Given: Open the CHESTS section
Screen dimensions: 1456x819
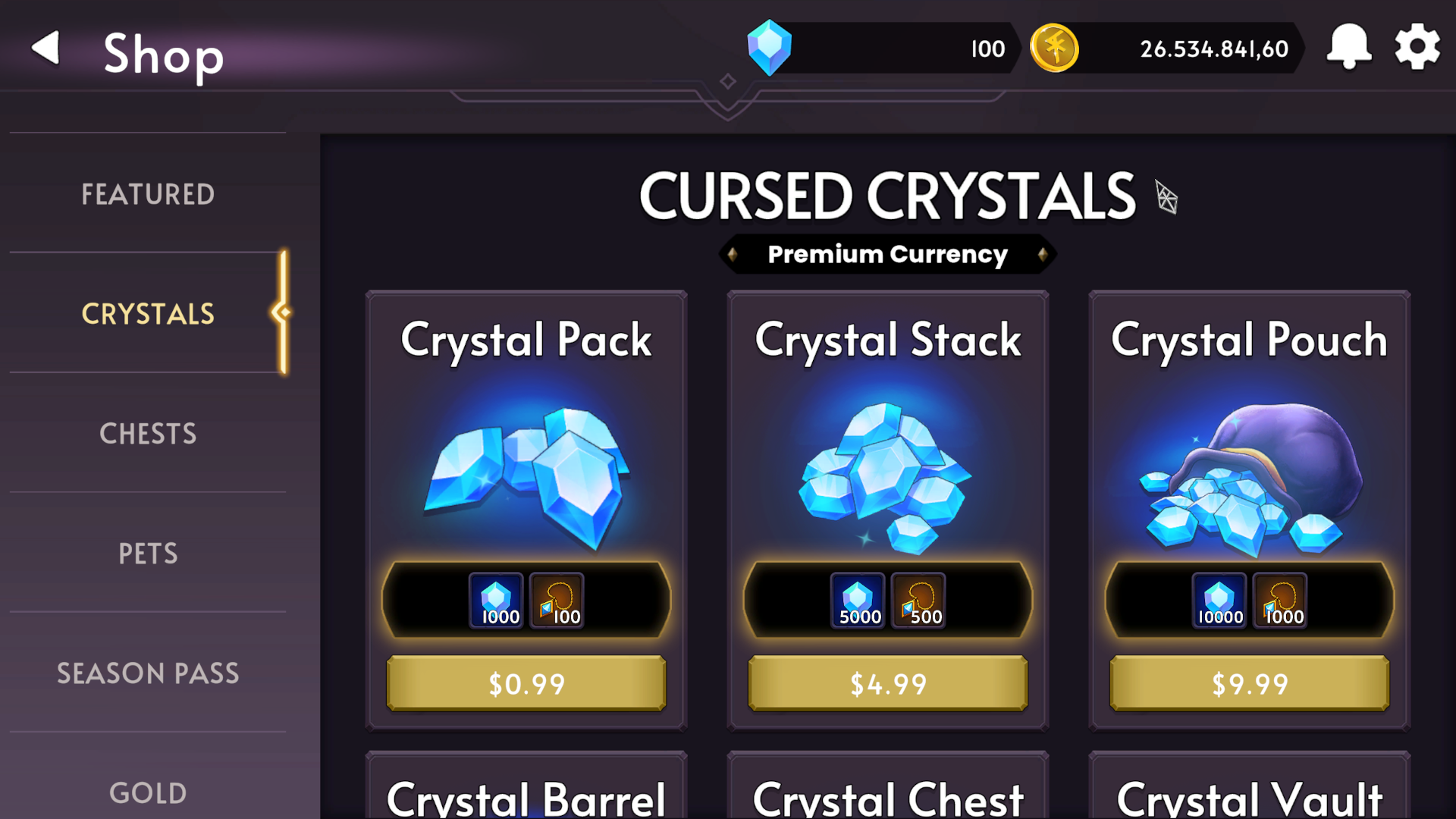Looking at the screenshot, I should pyautogui.click(x=148, y=433).
